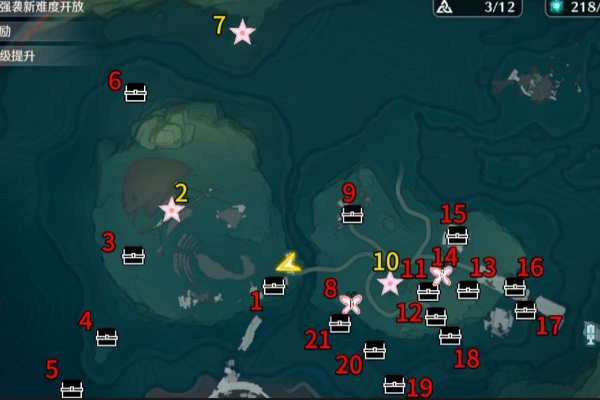This screenshot has height=400, width=600.
Task: Select the butterfly marker labeled 8
Action: coord(350,303)
